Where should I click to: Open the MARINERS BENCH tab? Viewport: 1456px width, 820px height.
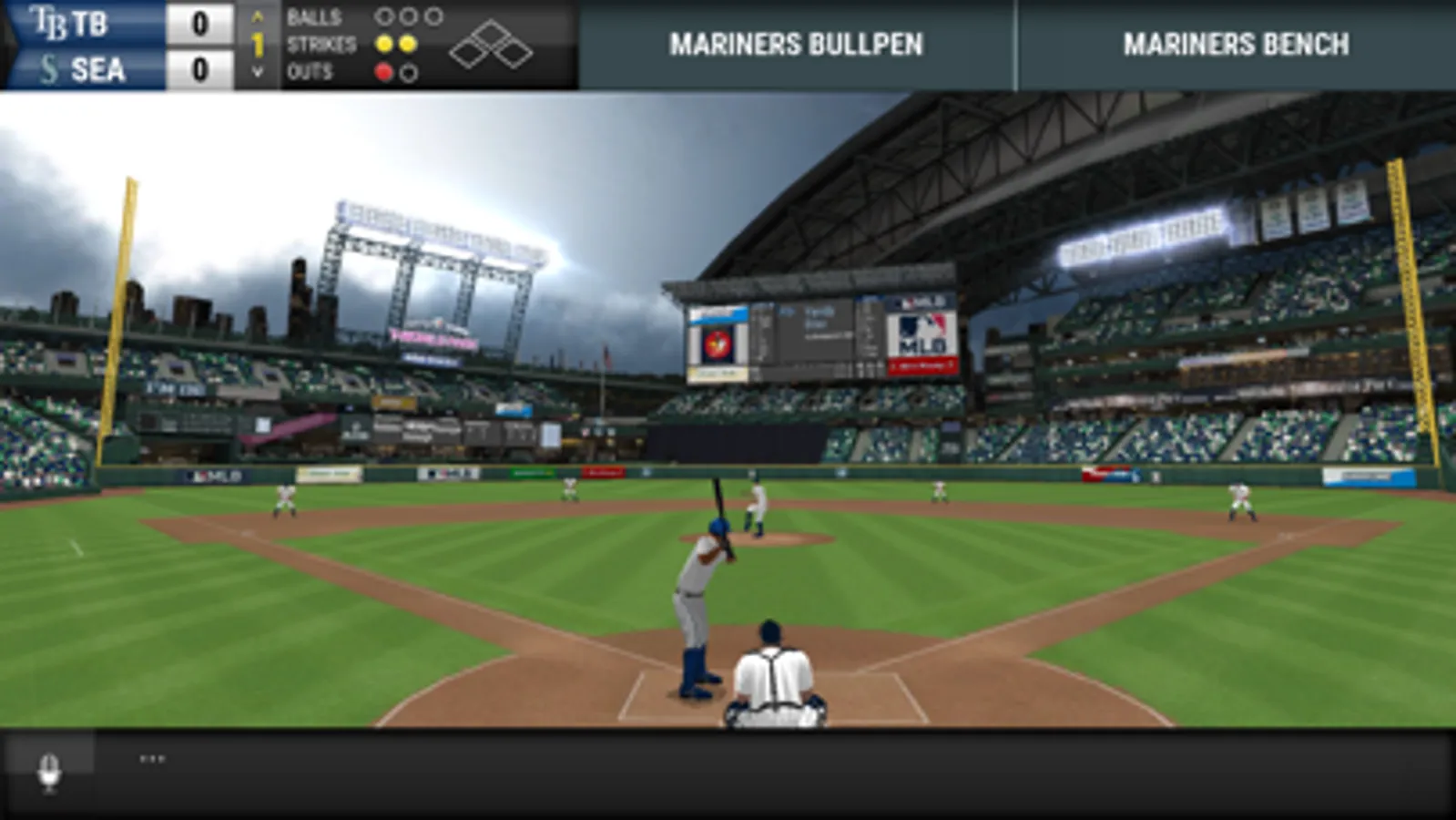(x=1237, y=43)
